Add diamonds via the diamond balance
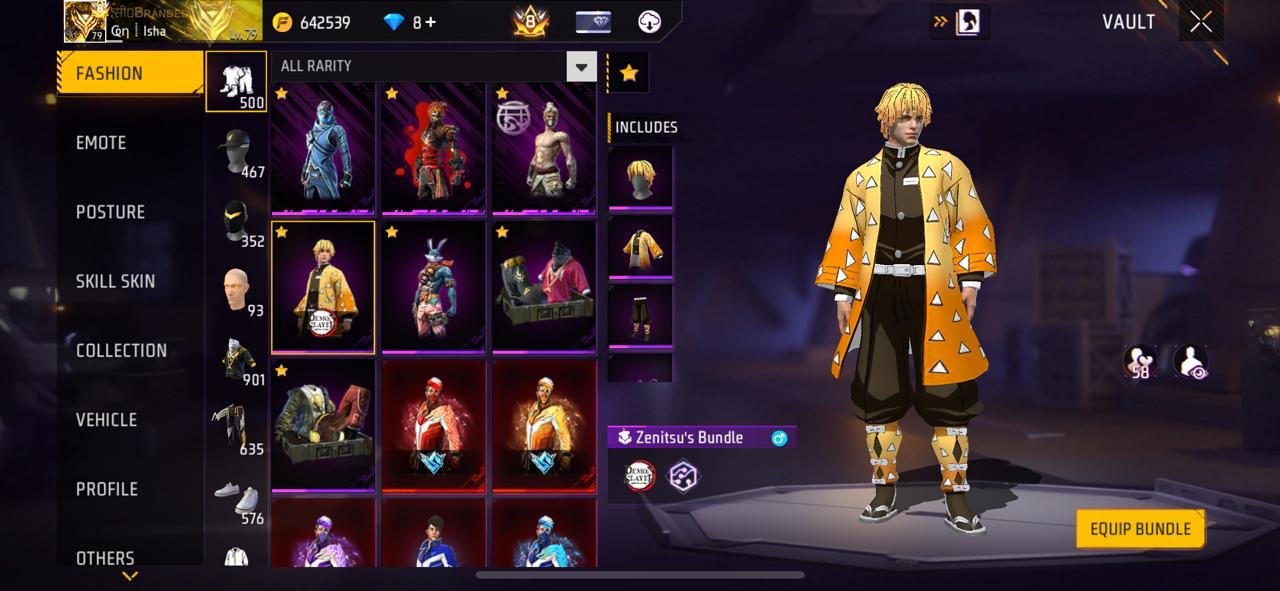The height and width of the screenshot is (591, 1280). (x=410, y=22)
